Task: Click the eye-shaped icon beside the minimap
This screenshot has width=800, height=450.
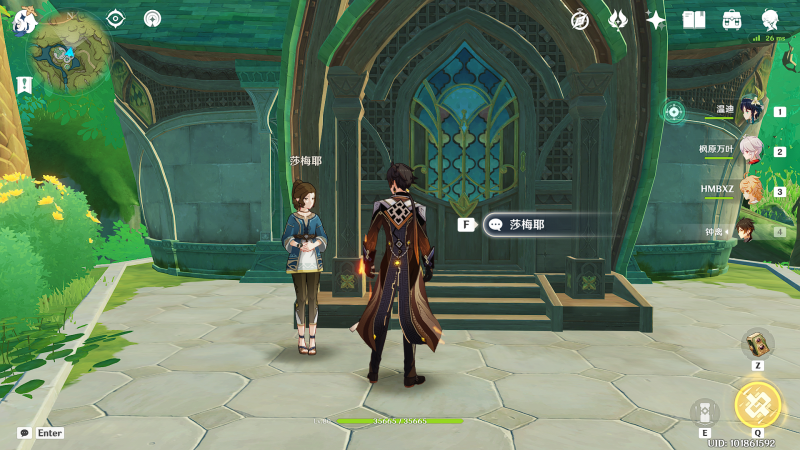Action: pyautogui.click(x=116, y=18)
